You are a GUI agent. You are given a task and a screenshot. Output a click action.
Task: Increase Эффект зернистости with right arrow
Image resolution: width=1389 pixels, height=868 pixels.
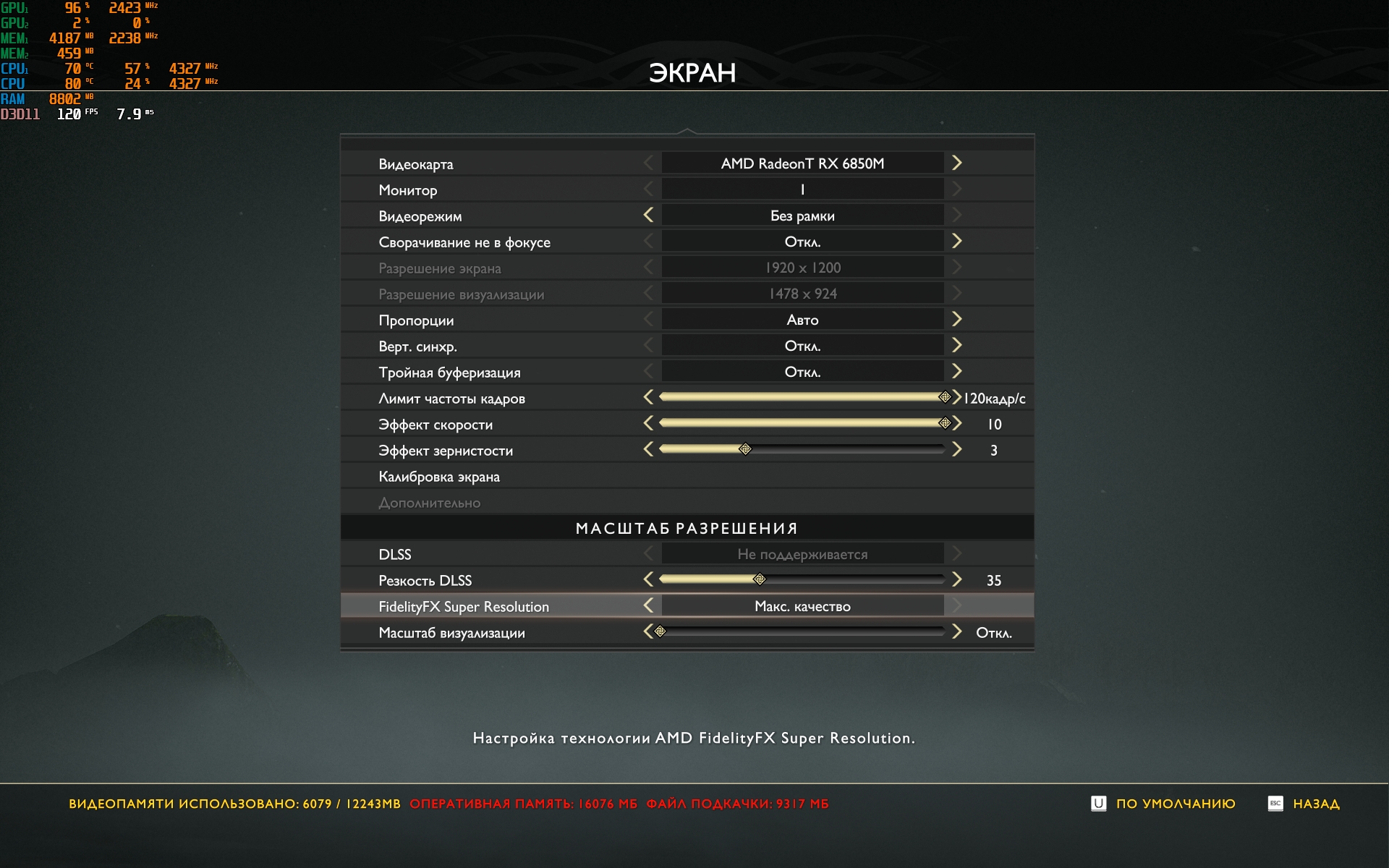click(956, 449)
